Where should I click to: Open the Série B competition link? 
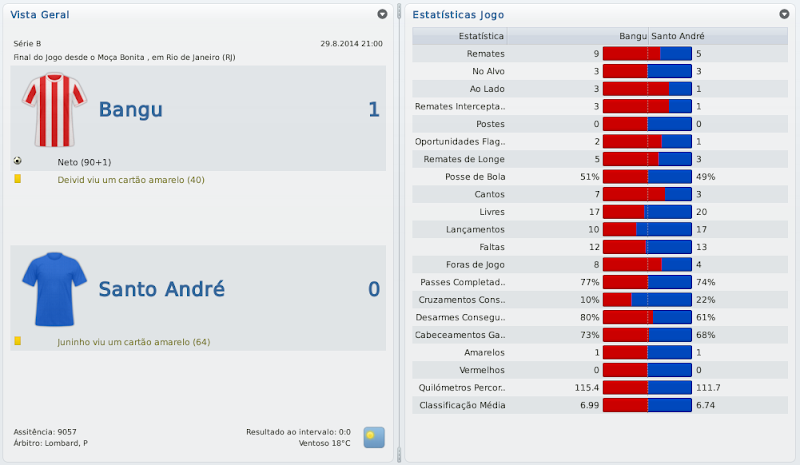(x=28, y=44)
